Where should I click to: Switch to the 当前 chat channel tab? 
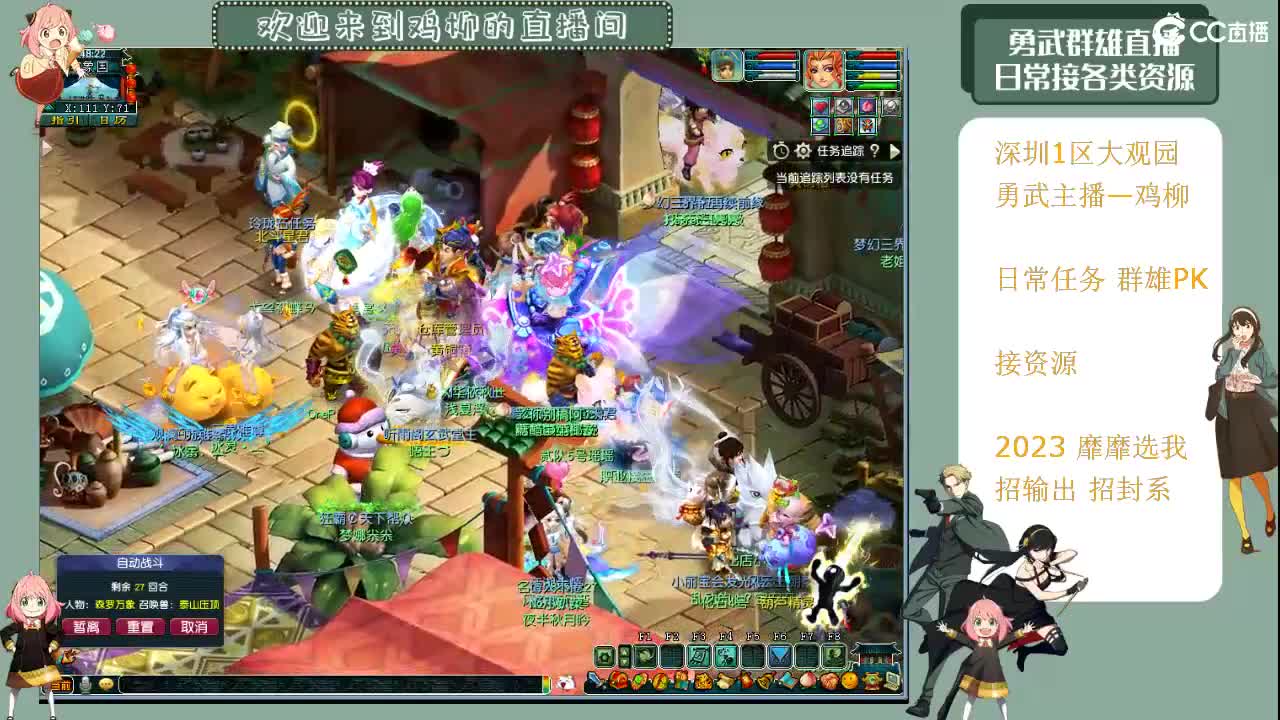[61, 685]
